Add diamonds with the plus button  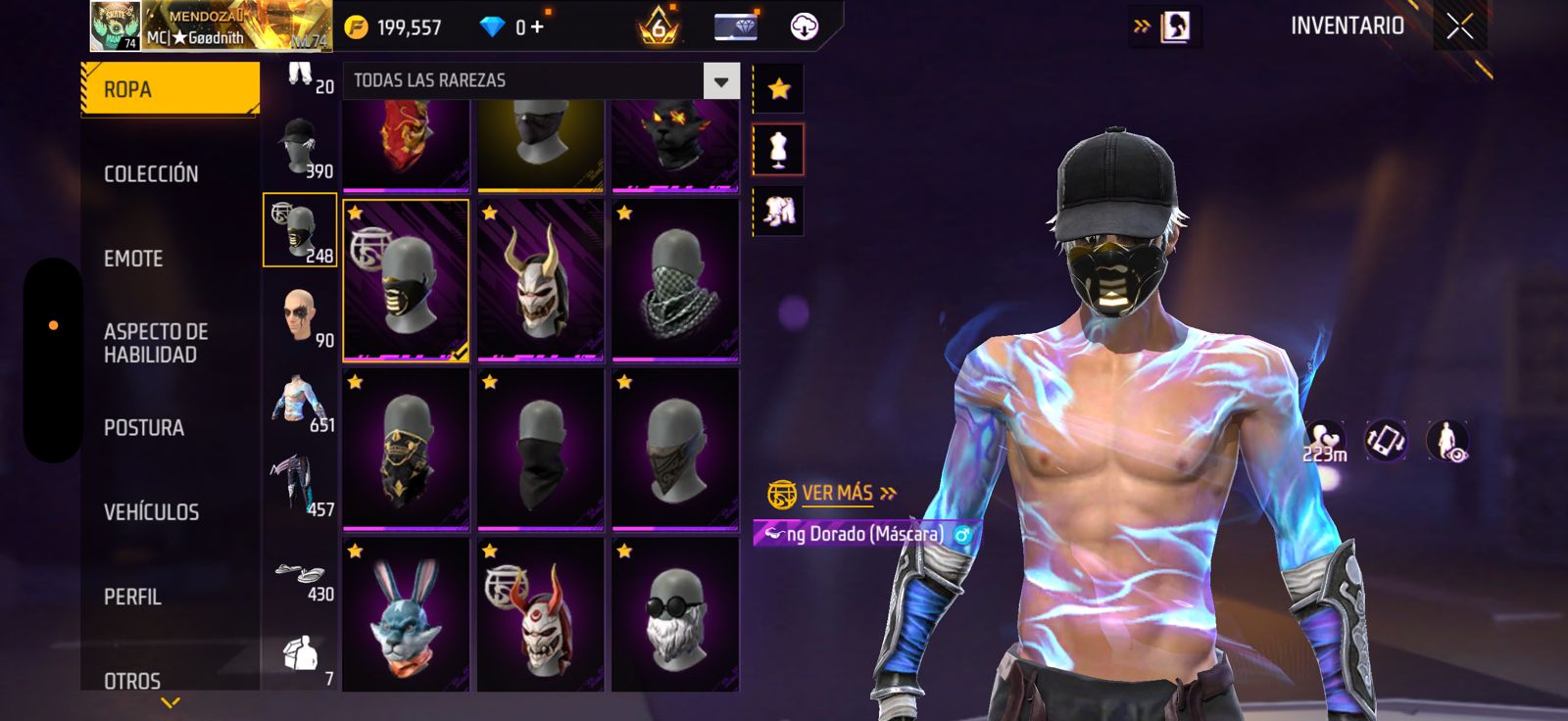tap(537, 27)
